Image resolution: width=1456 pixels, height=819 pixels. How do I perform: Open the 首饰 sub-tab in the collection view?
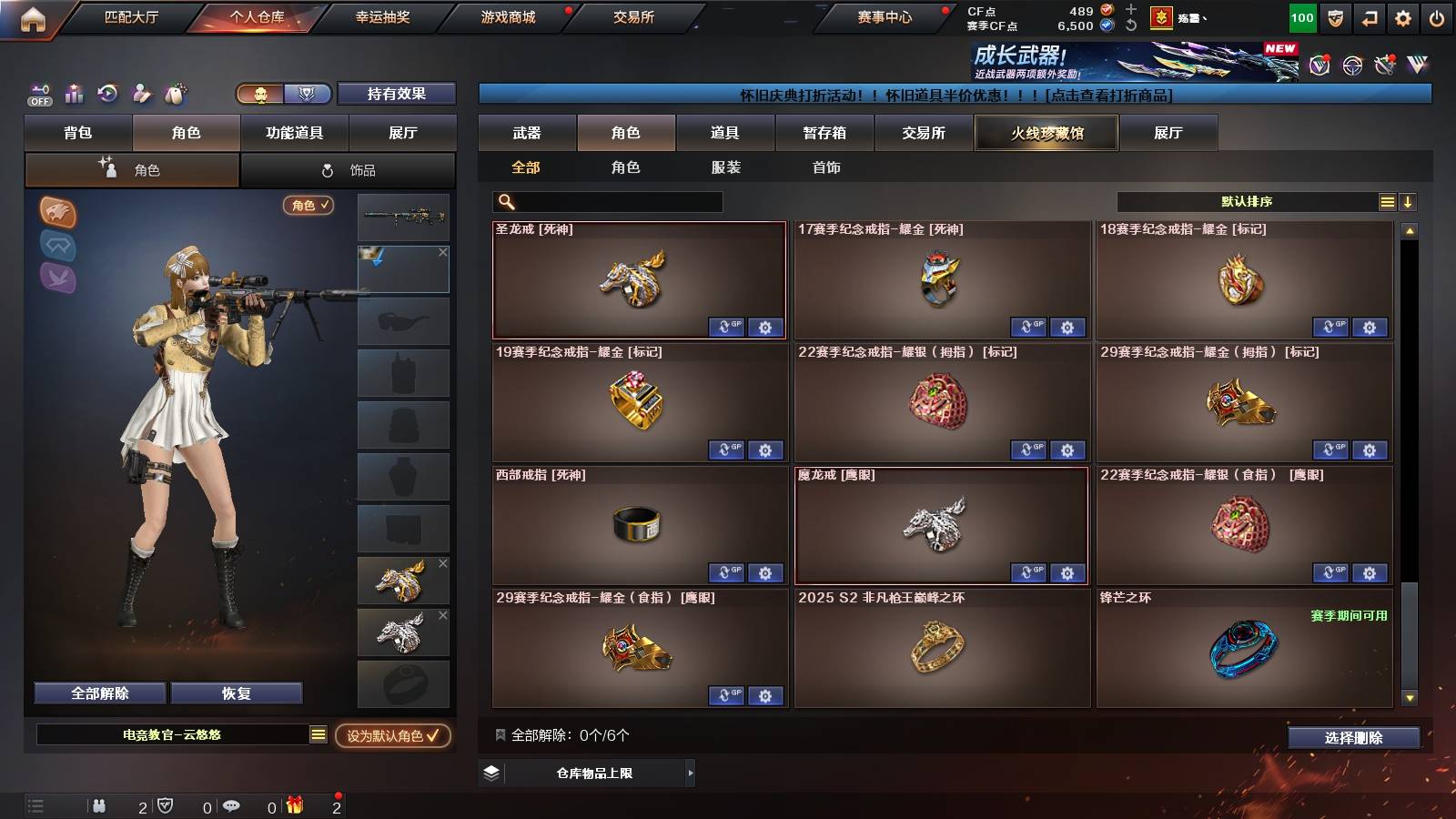point(826,167)
